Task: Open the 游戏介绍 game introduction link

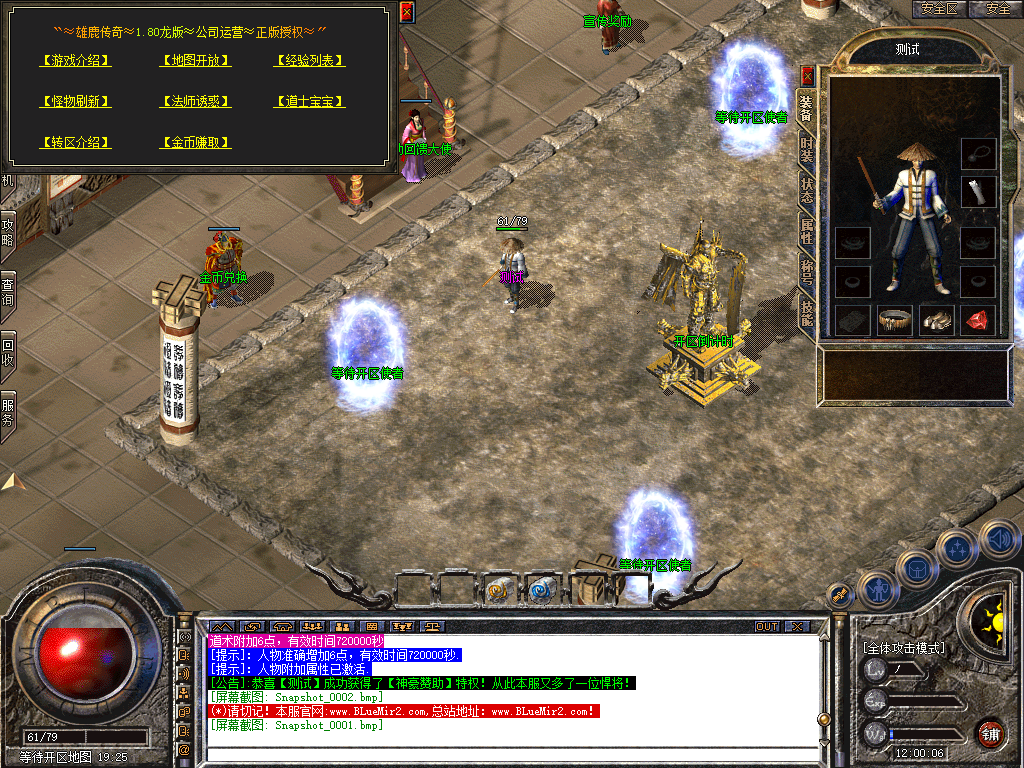Action: [x=76, y=60]
